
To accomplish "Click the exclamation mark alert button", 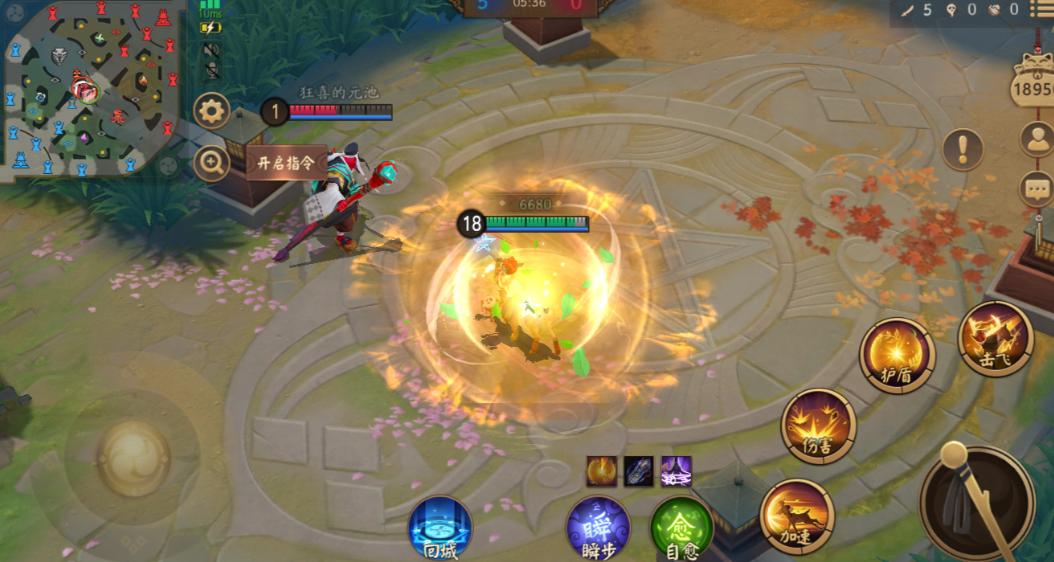I will click(962, 149).
